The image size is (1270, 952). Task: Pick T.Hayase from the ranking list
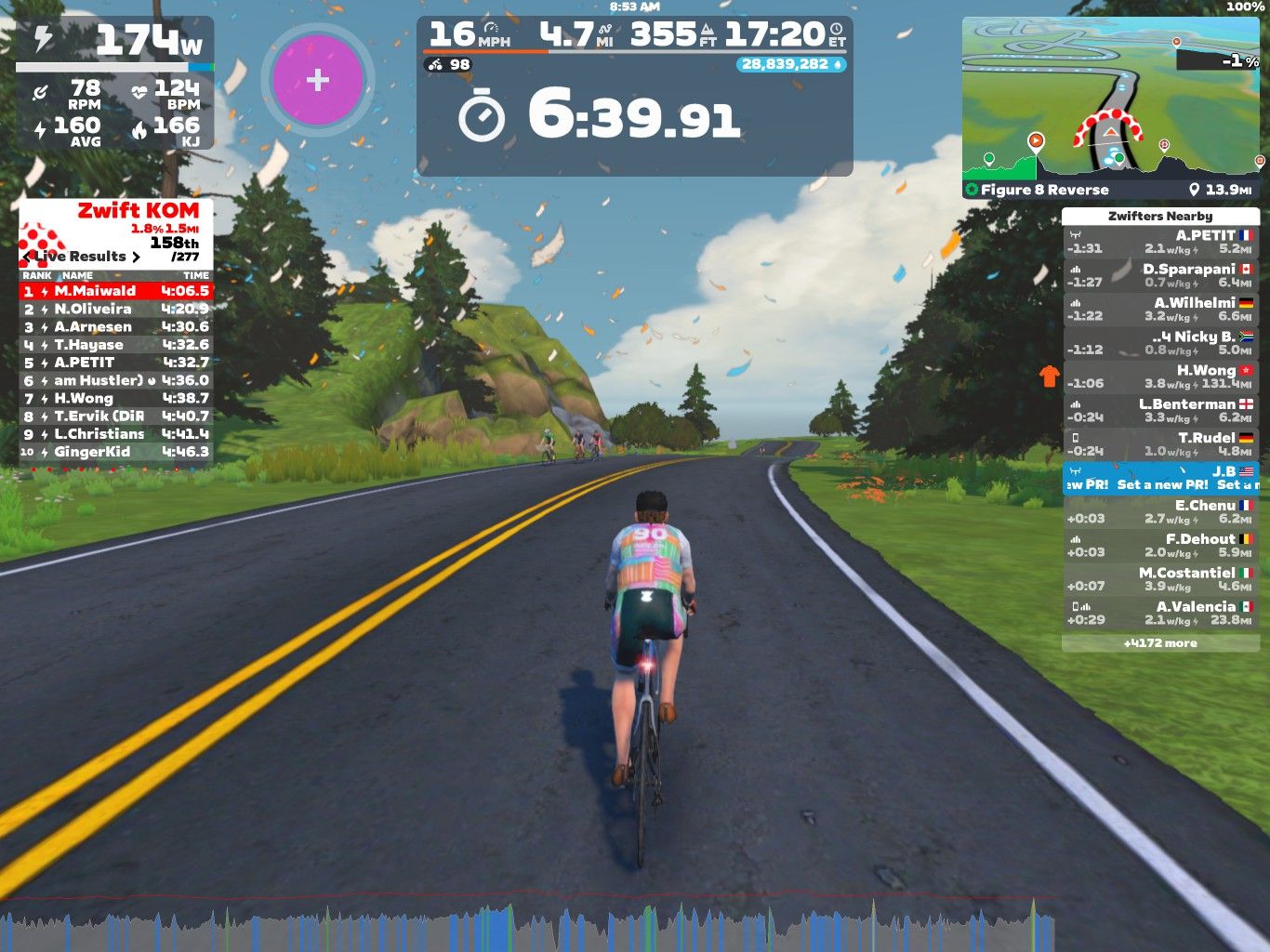116,344
